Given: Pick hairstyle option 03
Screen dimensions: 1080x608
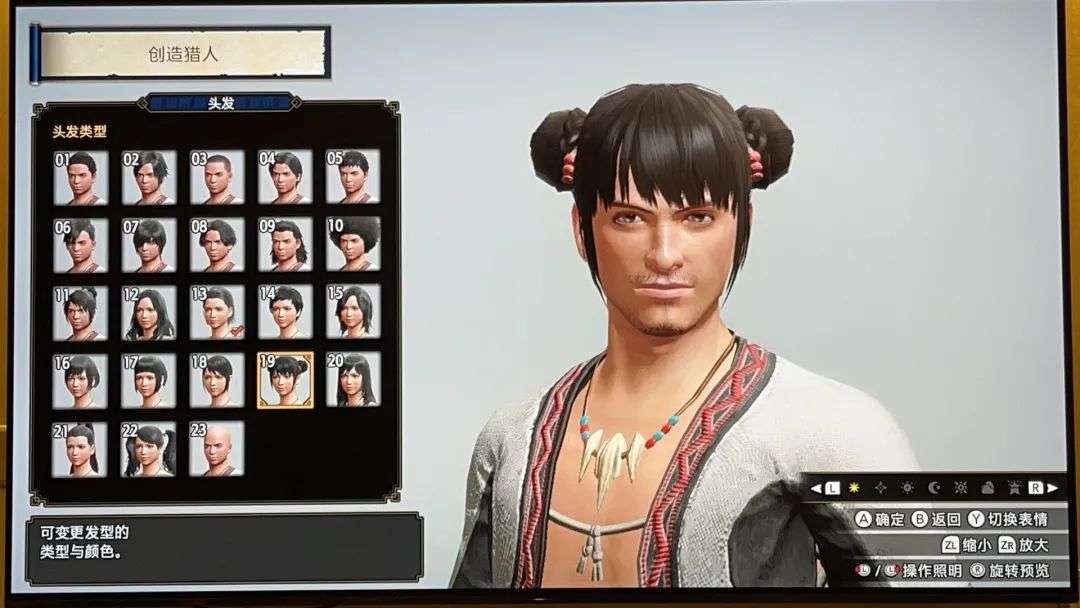Looking at the screenshot, I should coord(217,177).
